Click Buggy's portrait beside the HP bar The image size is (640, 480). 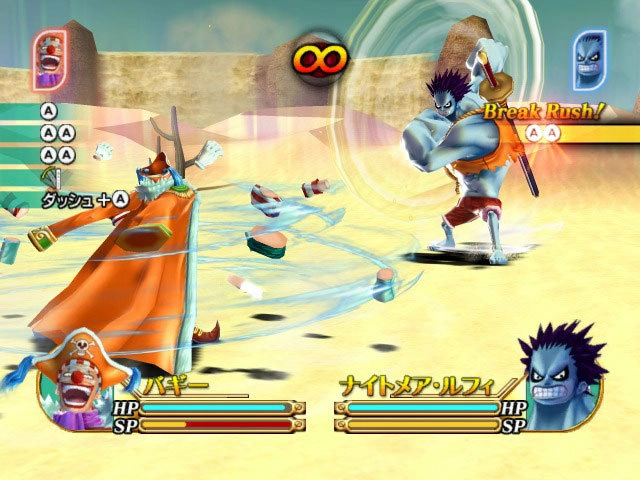[x=85, y=392]
